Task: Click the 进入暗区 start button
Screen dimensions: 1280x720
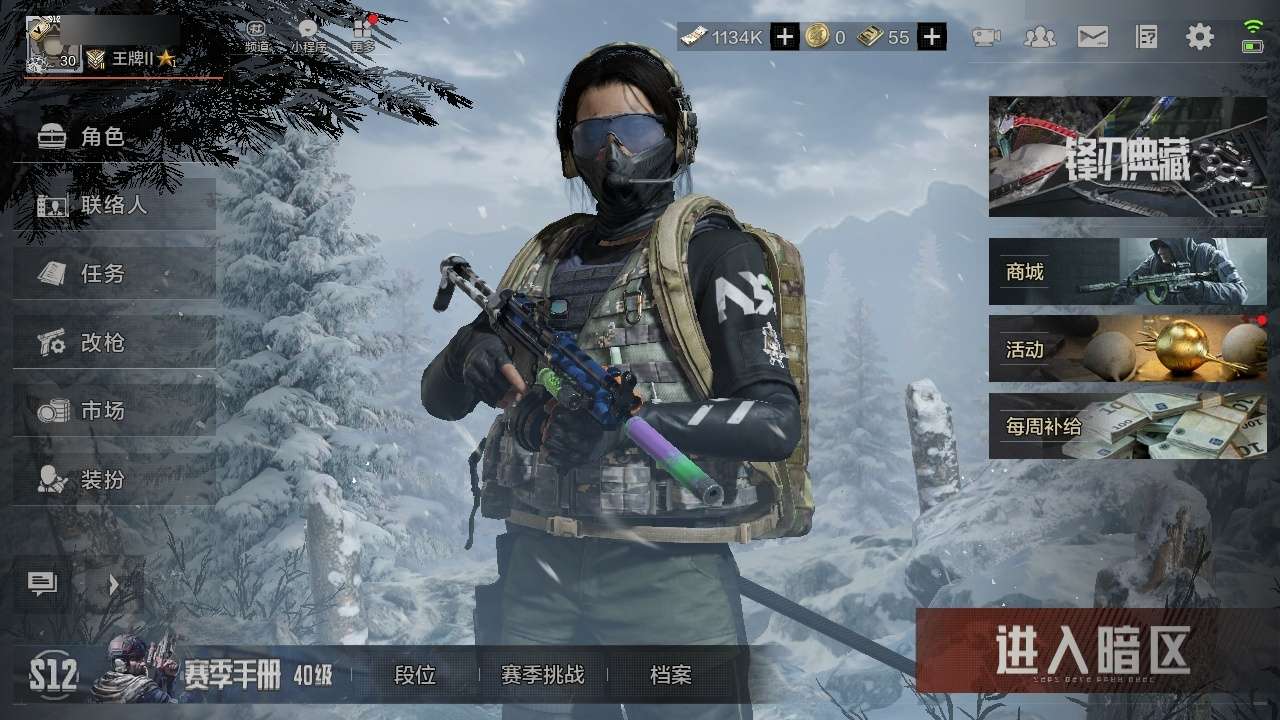Action: click(1092, 651)
